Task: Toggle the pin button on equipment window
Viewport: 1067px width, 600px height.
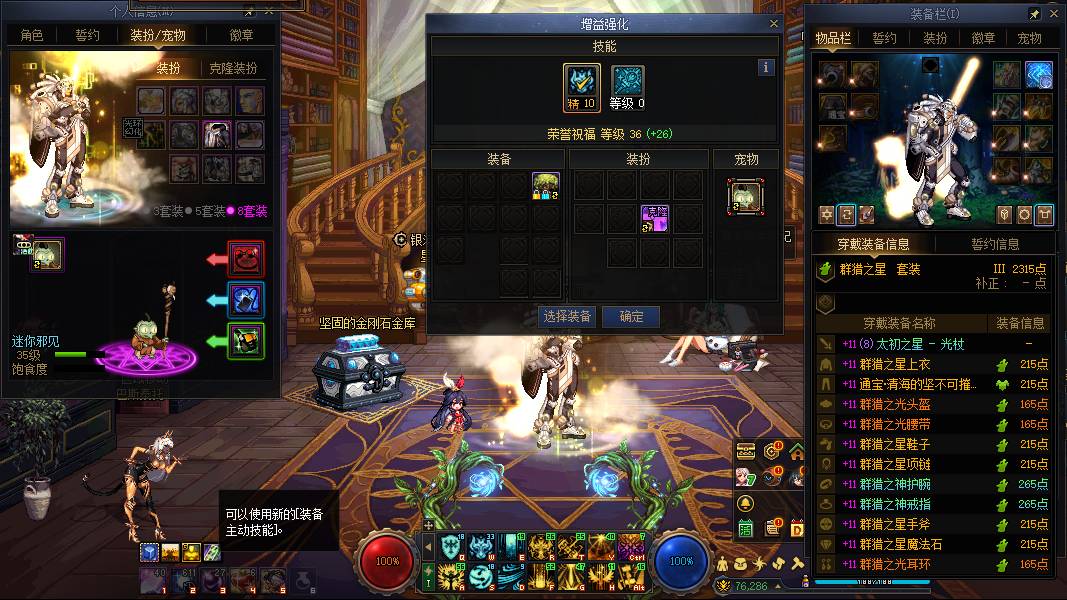Action: pyautogui.click(x=1035, y=15)
